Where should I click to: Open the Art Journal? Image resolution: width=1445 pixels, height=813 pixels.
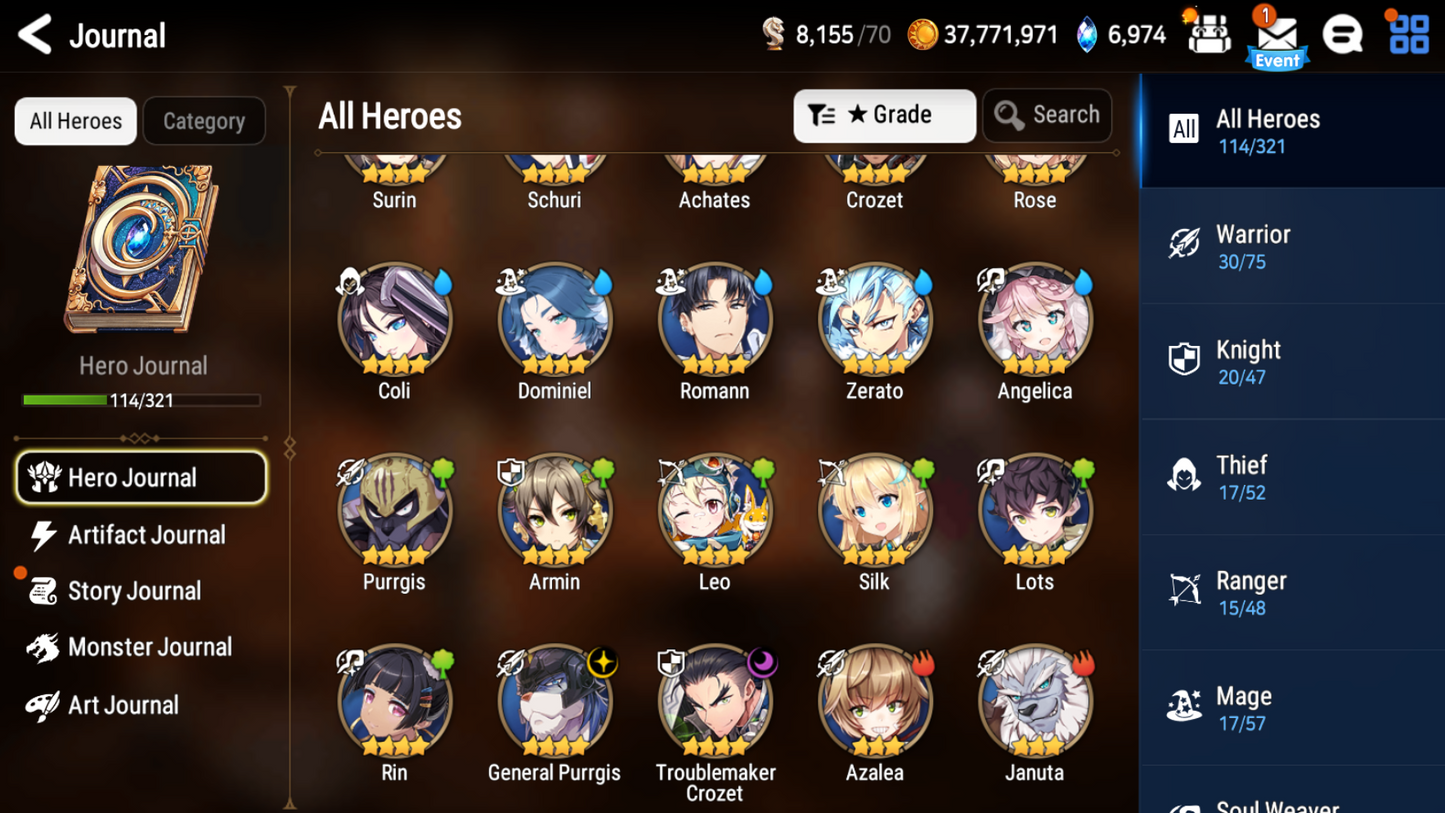point(122,705)
